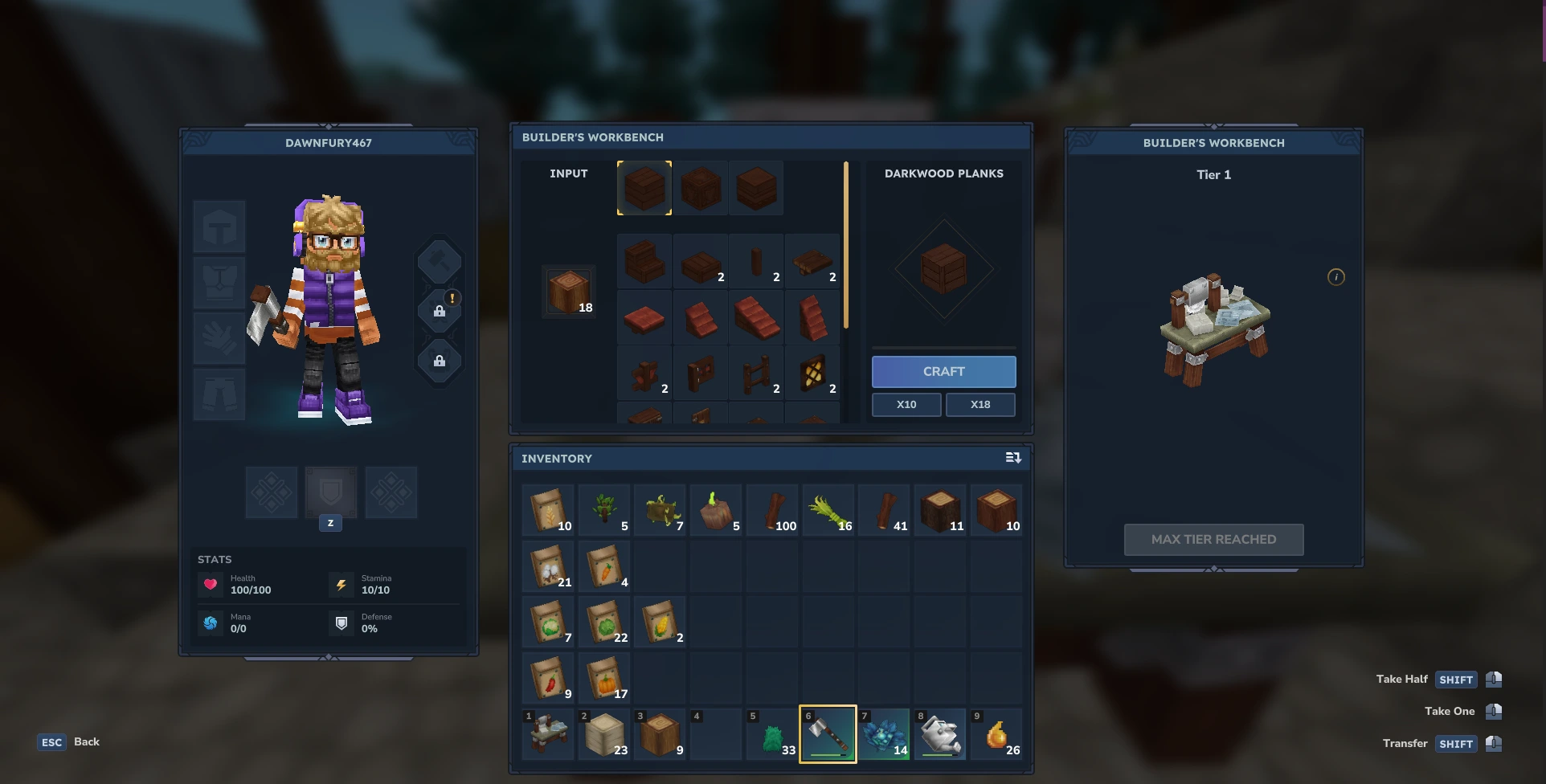Click the X18 craft quantity button
The image size is (1546, 784).
coord(980,404)
